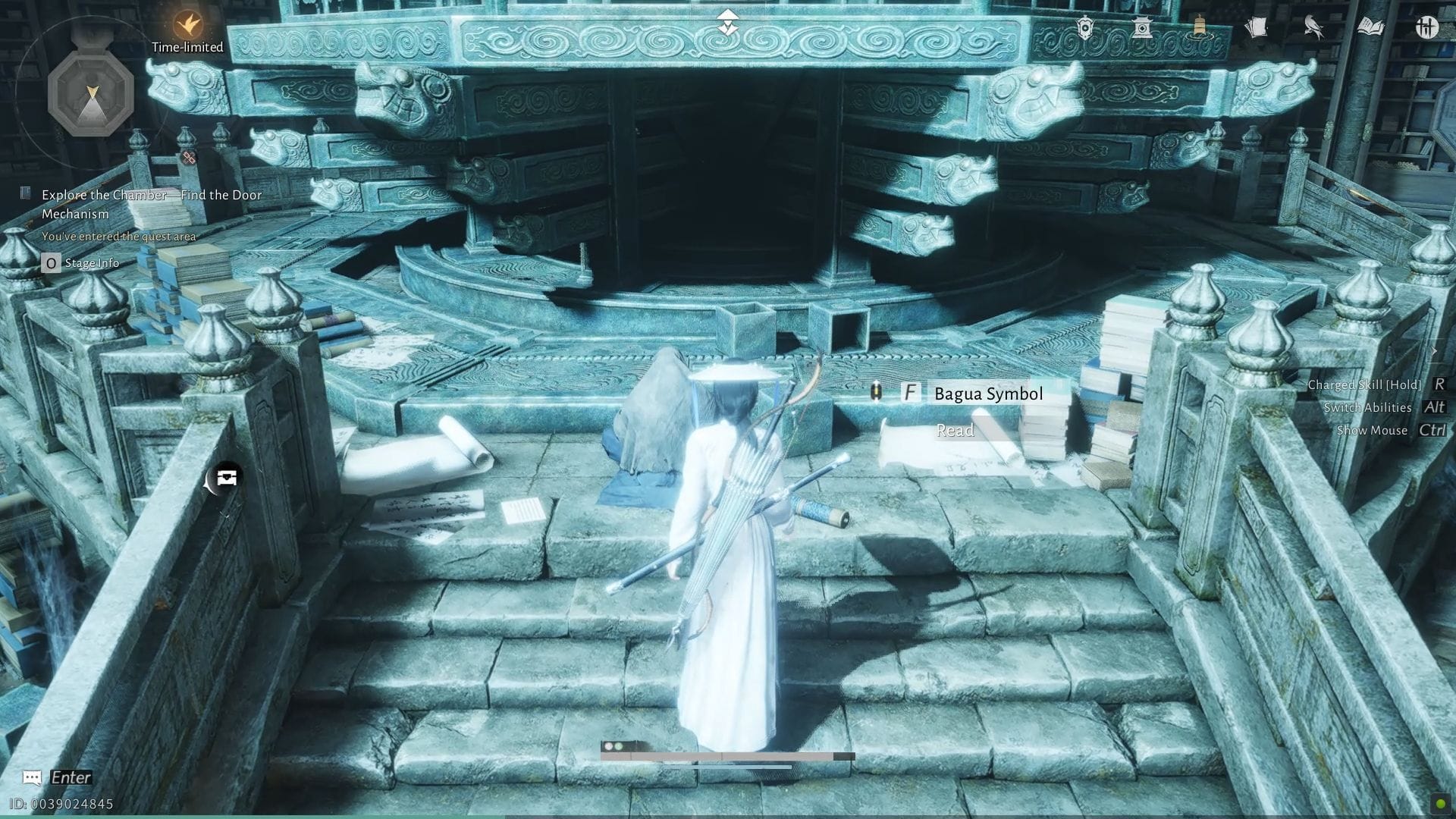Image resolution: width=1456 pixels, height=819 pixels.
Task: Click the prayer drum icon near the top
Action: [x=1199, y=24]
